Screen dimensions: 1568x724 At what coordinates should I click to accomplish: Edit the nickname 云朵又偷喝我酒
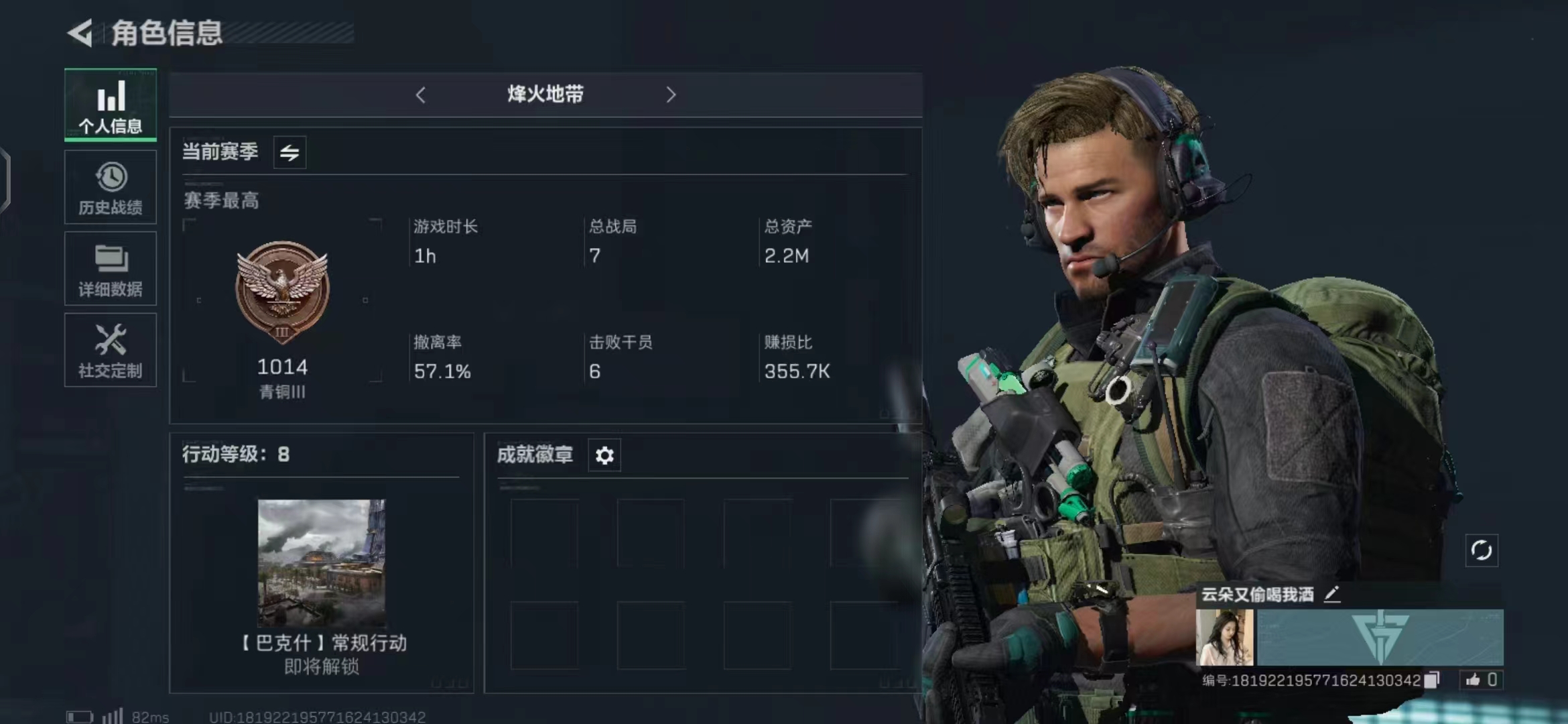tap(1332, 594)
